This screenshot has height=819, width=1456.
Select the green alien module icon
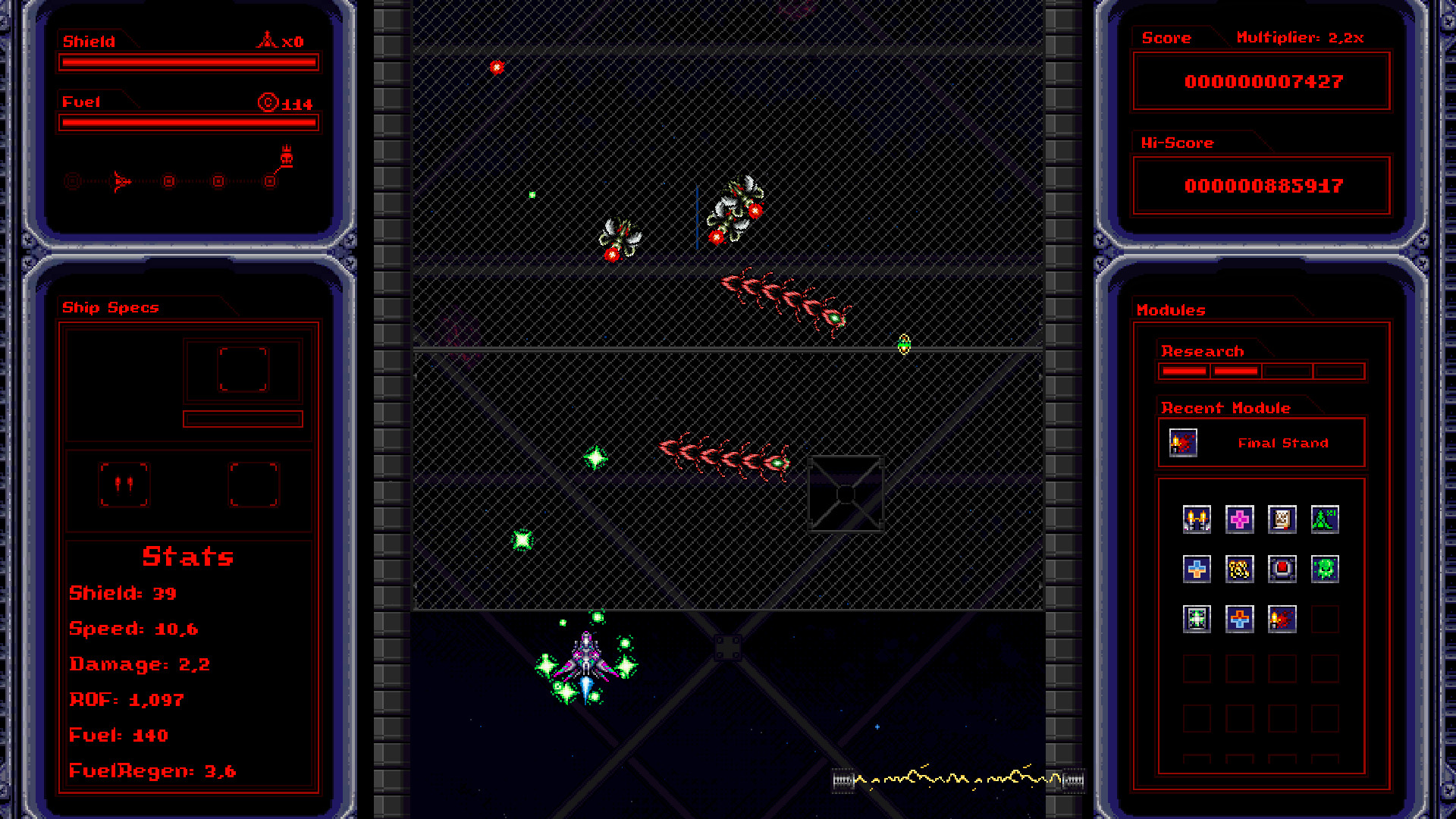1325,569
